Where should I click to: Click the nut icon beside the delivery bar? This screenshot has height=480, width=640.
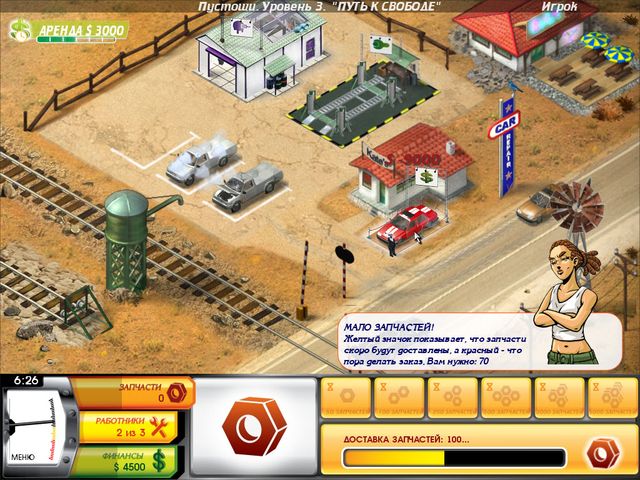[602, 452]
